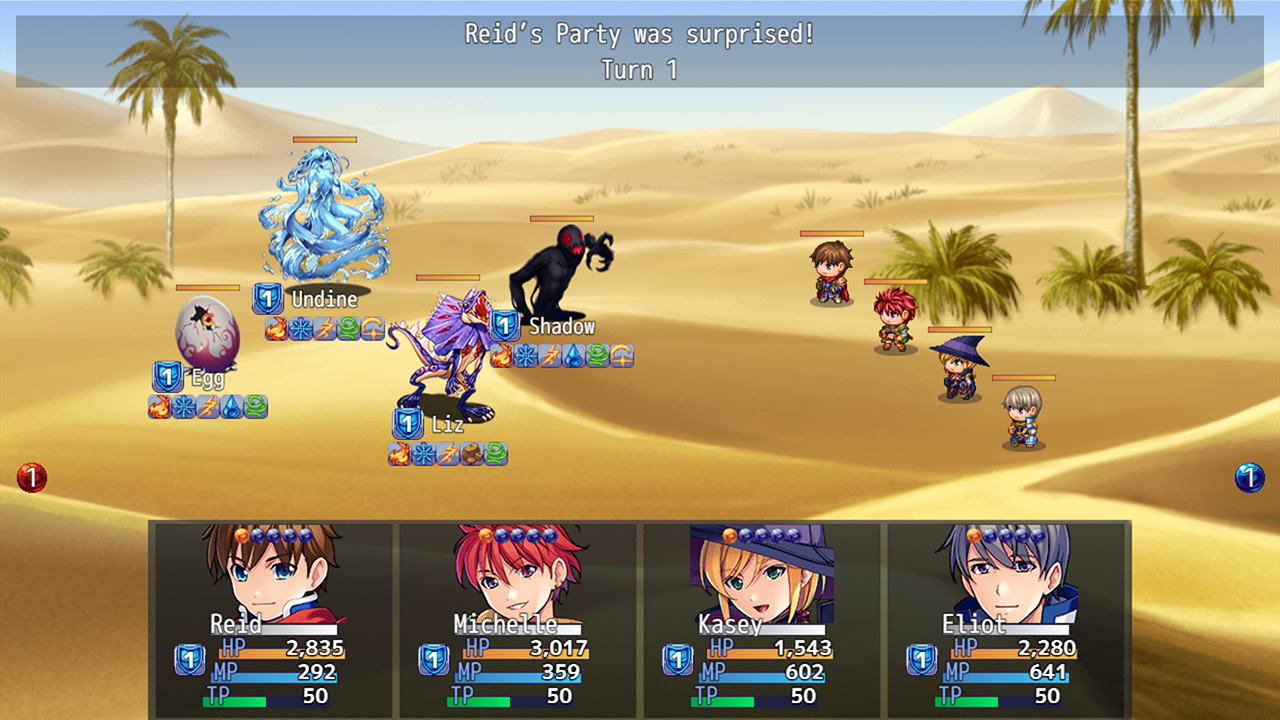
Task: Click the blue orb numbered 1
Action: [x=1249, y=478]
